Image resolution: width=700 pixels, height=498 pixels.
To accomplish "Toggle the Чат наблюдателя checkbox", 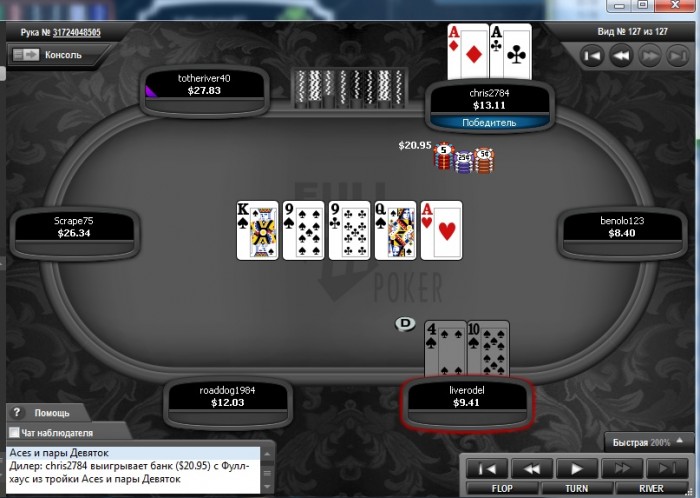I will (x=14, y=432).
